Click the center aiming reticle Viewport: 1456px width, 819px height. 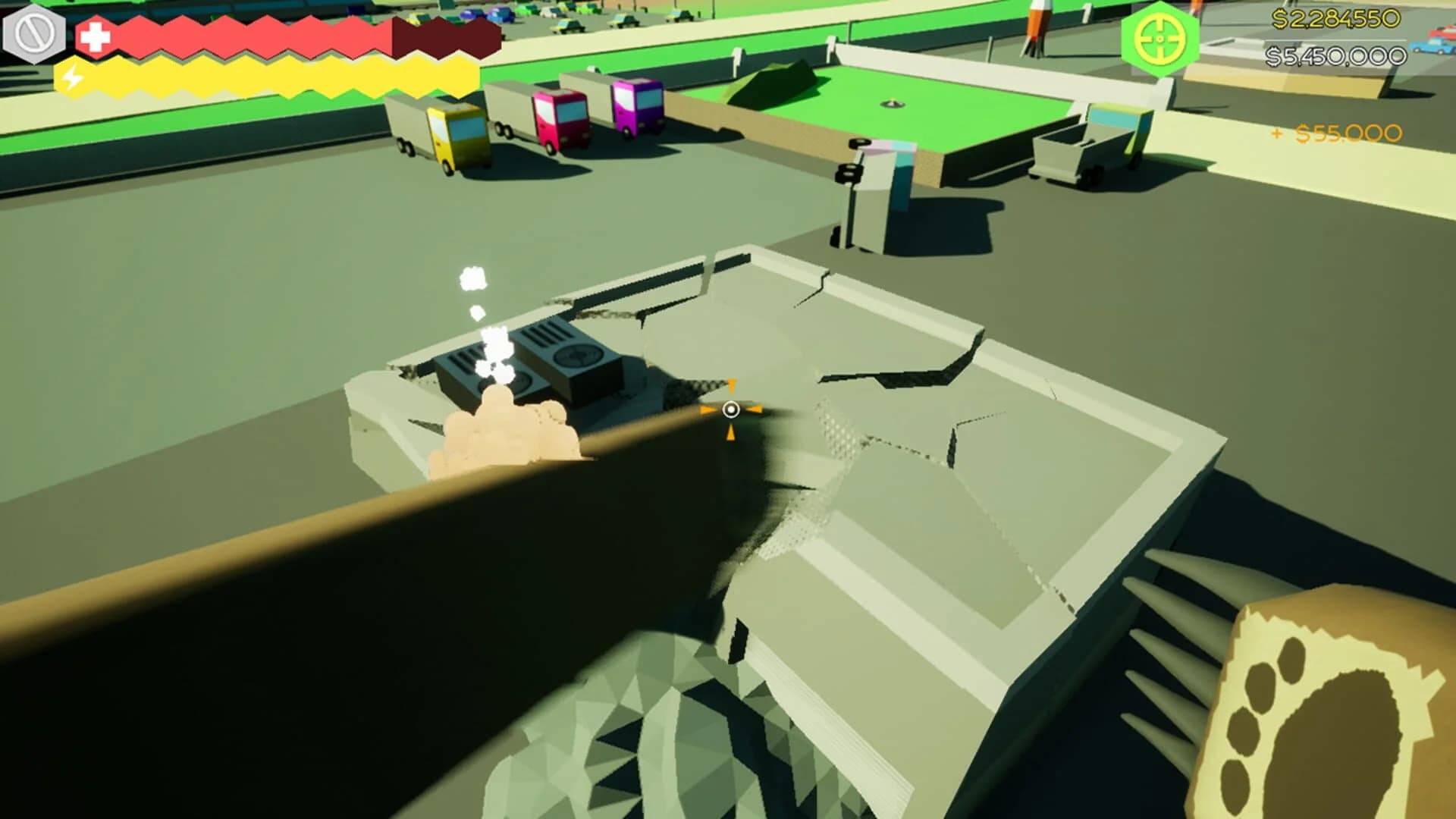(x=730, y=411)
